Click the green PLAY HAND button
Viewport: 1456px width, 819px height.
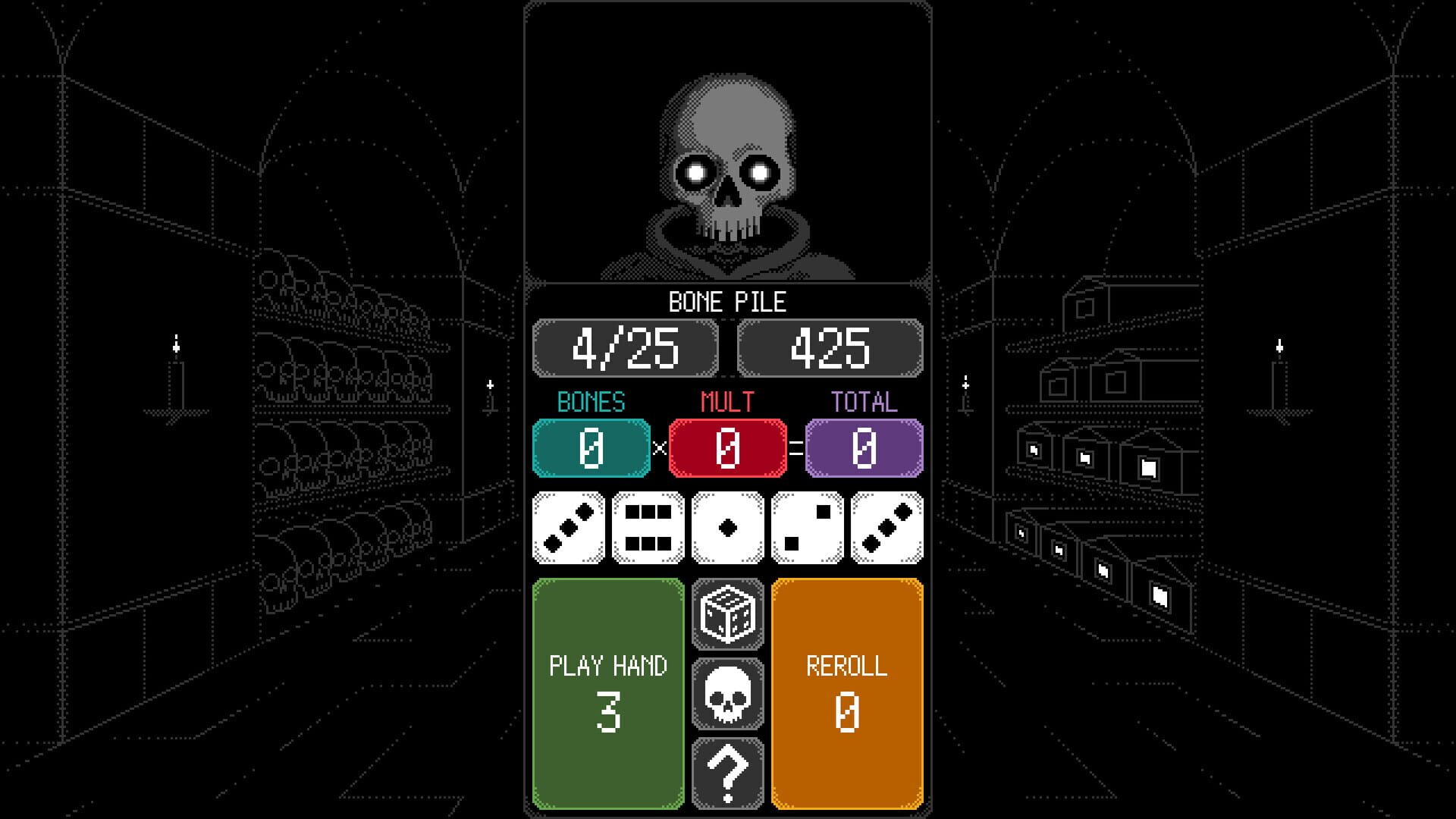pos(607,694)
